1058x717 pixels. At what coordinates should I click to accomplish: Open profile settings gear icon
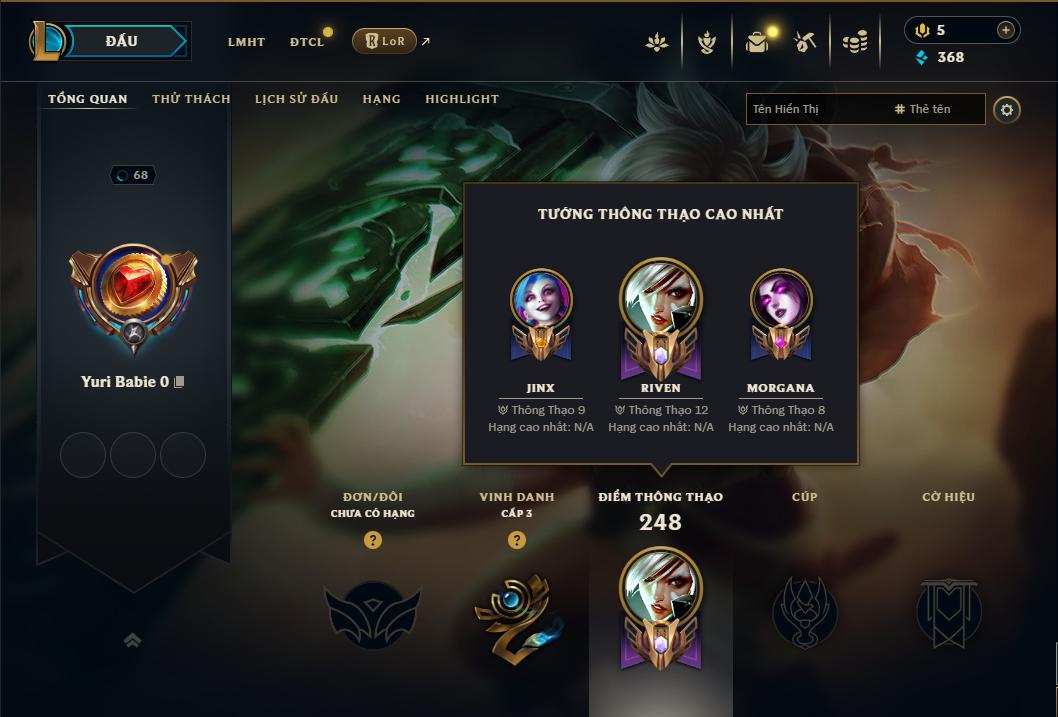(1007, 109)
